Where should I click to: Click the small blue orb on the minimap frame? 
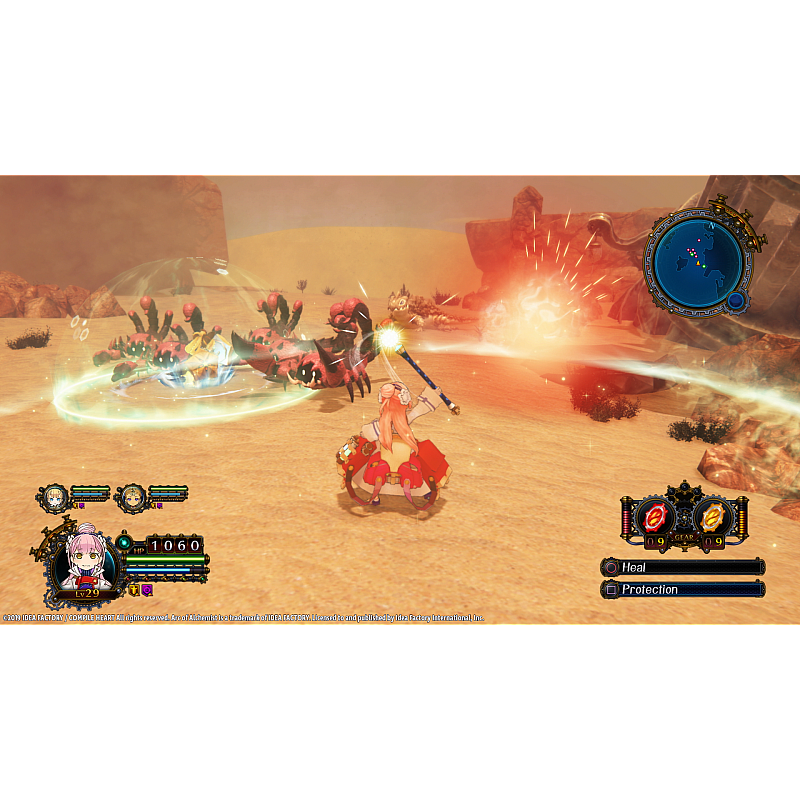(737, 299)
